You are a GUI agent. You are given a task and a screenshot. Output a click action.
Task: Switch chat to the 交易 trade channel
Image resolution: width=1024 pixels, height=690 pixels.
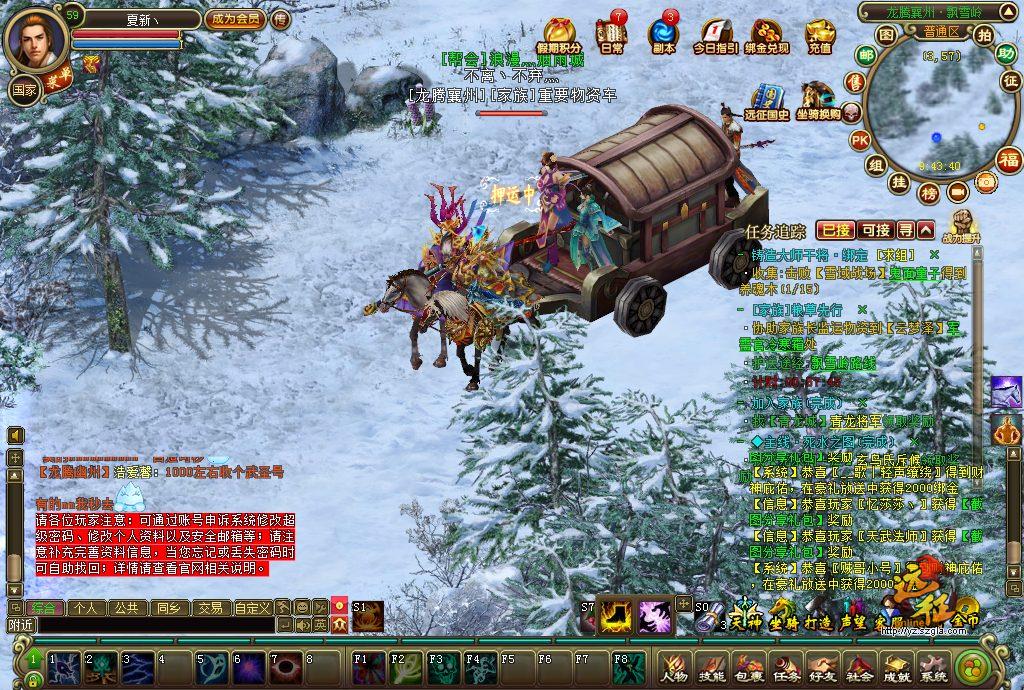[209, 607]
